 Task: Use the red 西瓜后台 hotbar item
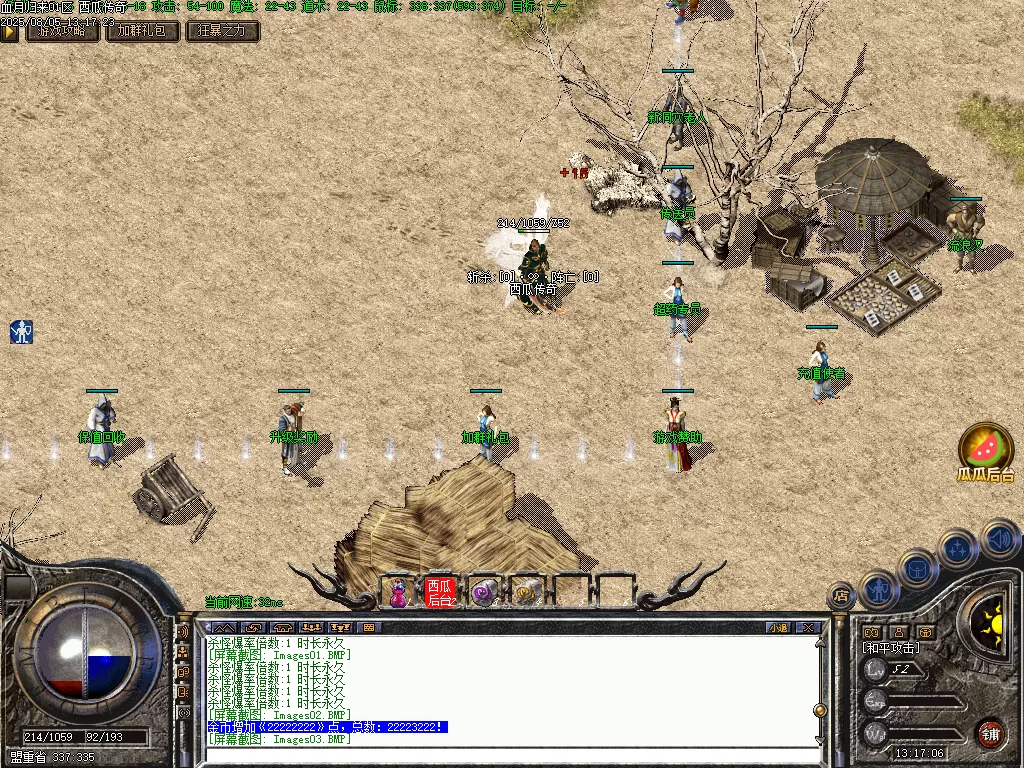click(440, 593)
